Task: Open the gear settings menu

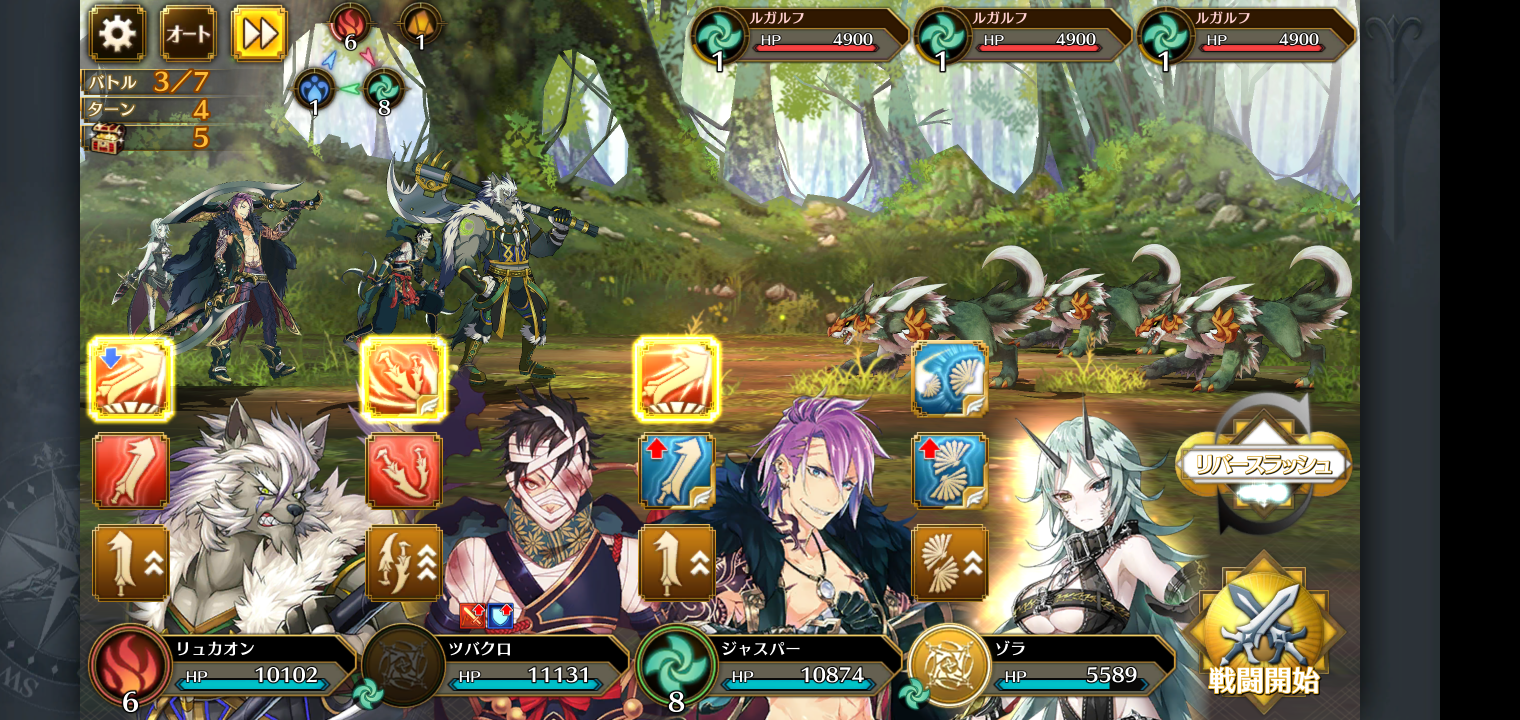Action: tap(117, 34)
